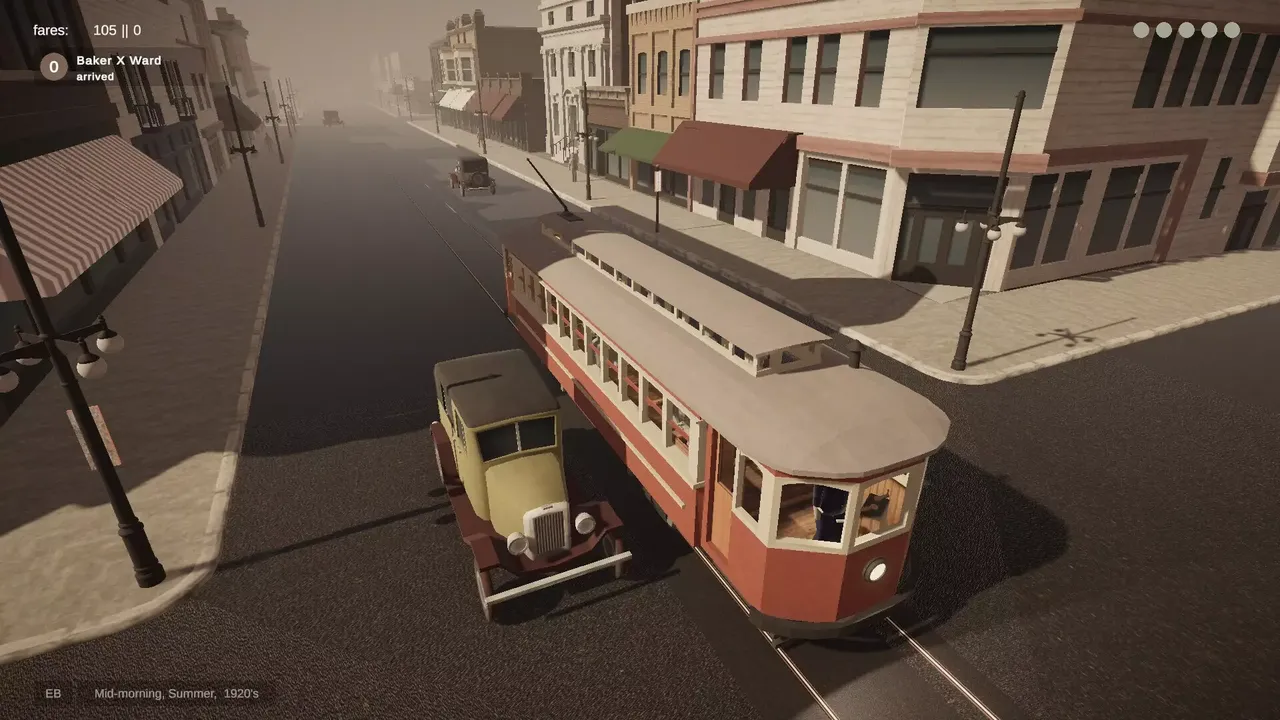Click the circular '0' stop badge
This screenshot has width=1280, height=720.
[x=52, y=68]
